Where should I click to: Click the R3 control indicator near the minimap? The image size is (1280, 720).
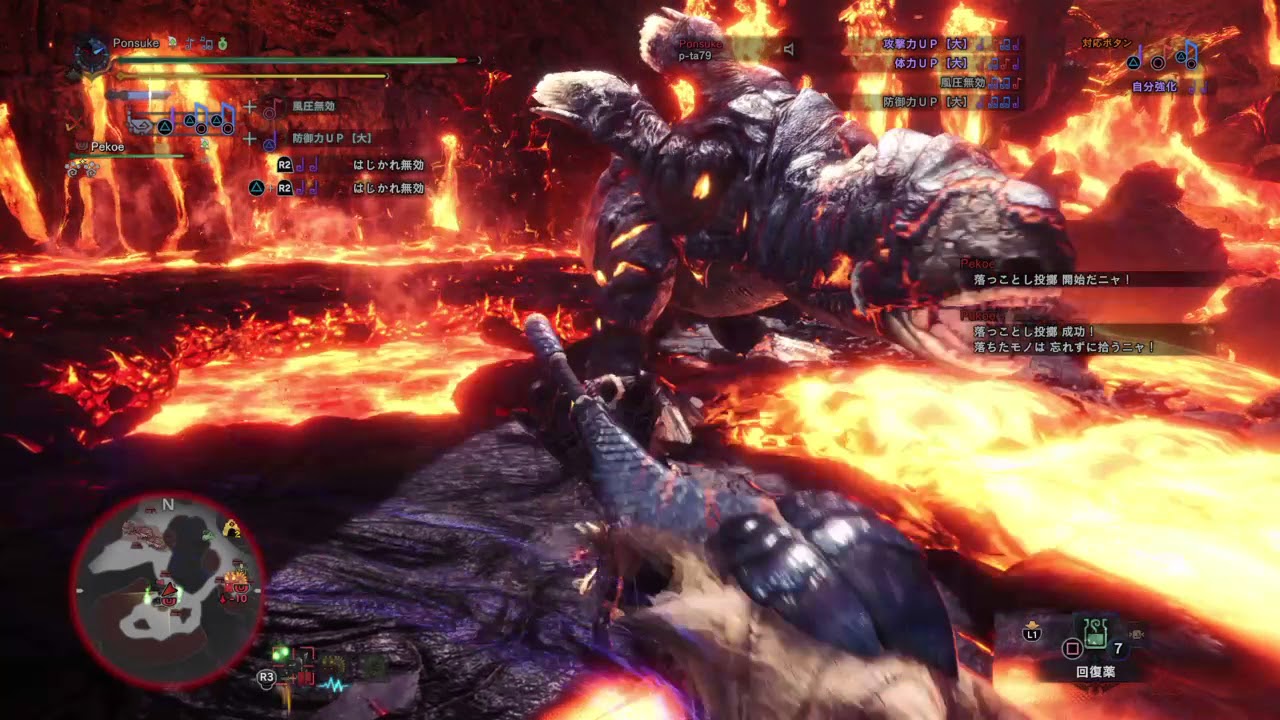[268, 676]
